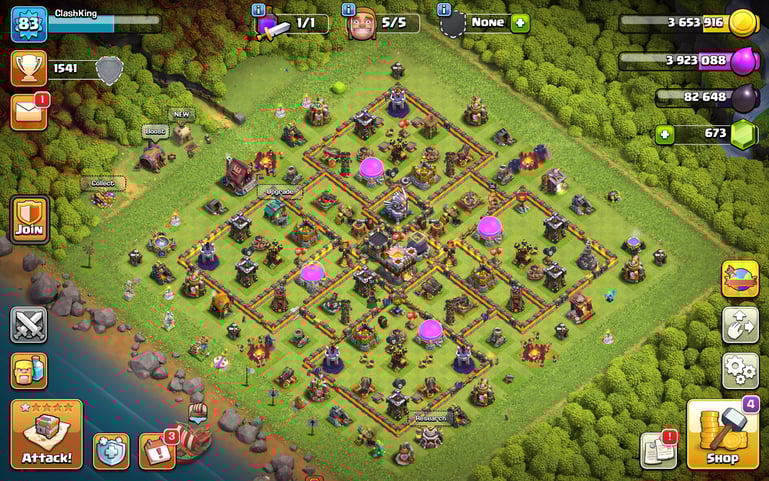Open the Settings gears menu
769x481 pixels.
740,370
